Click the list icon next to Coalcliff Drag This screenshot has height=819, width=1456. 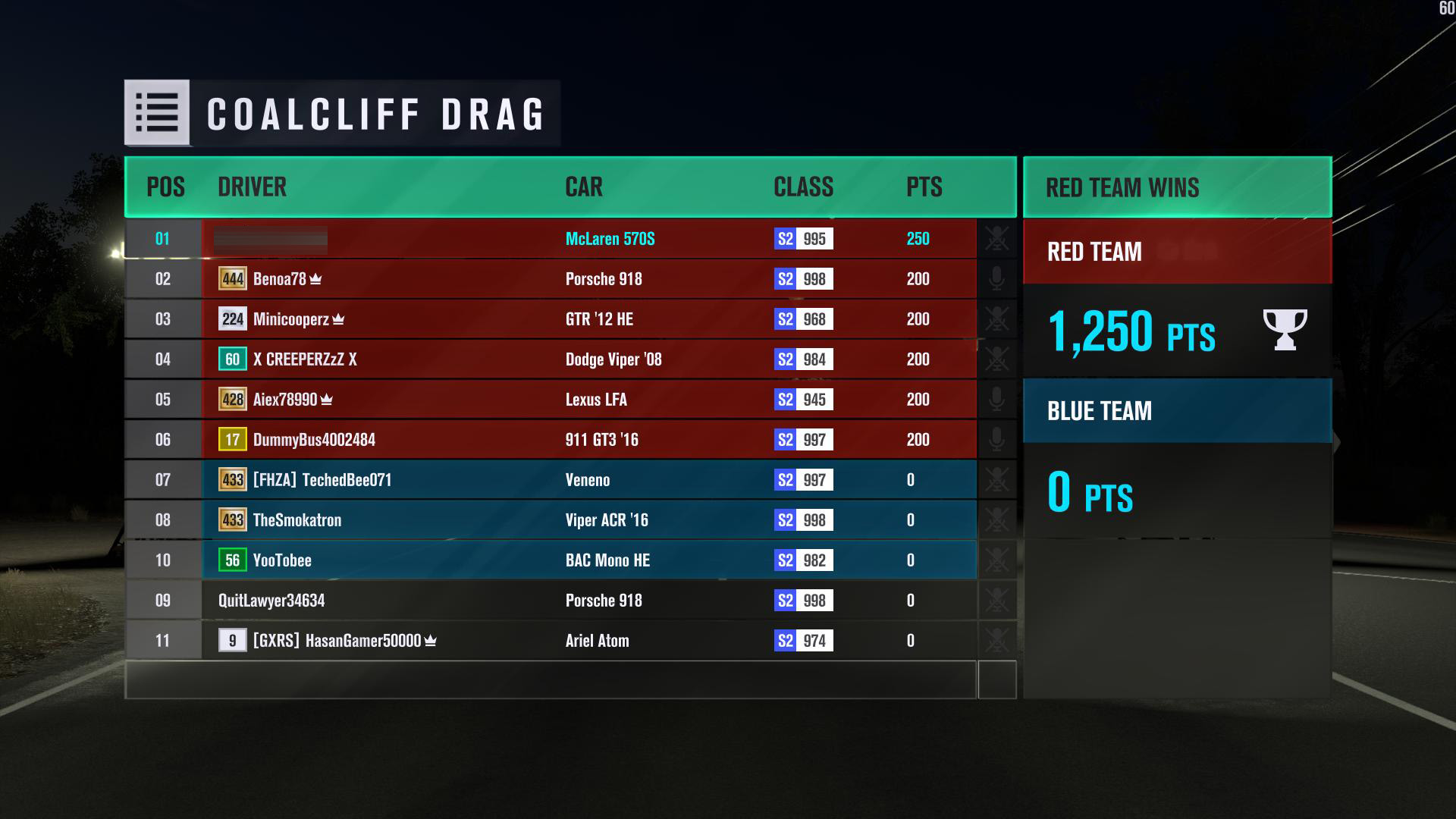coord(157,113)
